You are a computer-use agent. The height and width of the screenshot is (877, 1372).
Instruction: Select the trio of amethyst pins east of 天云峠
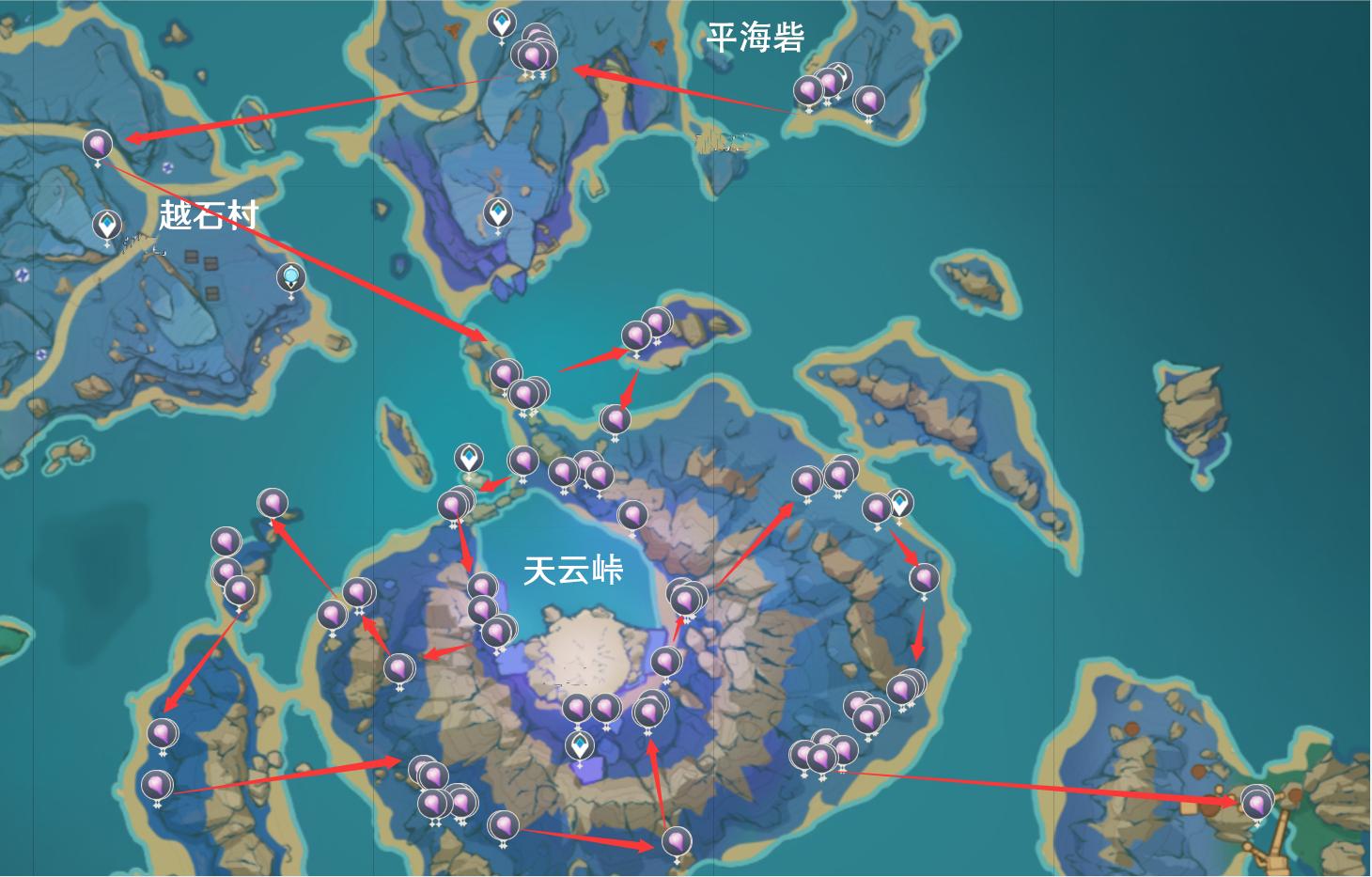tap(822, 481)
